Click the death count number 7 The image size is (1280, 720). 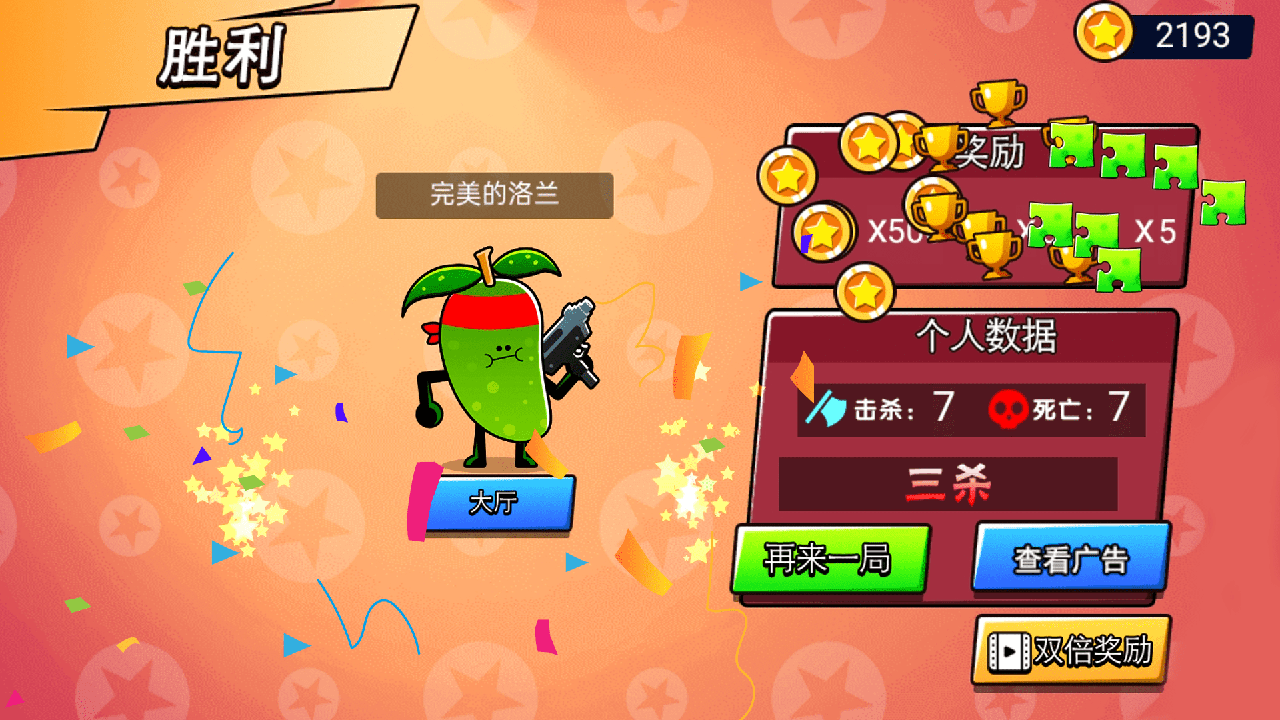click(1119, 406)
